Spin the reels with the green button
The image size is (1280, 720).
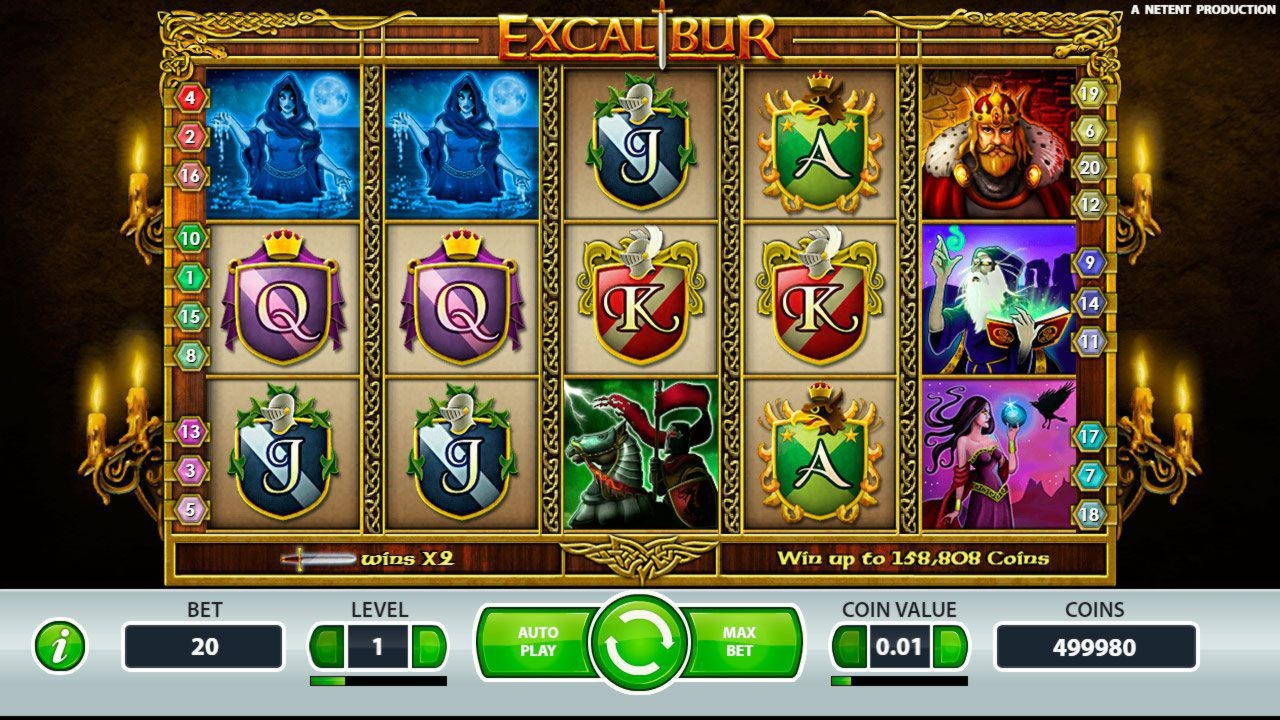639,644
